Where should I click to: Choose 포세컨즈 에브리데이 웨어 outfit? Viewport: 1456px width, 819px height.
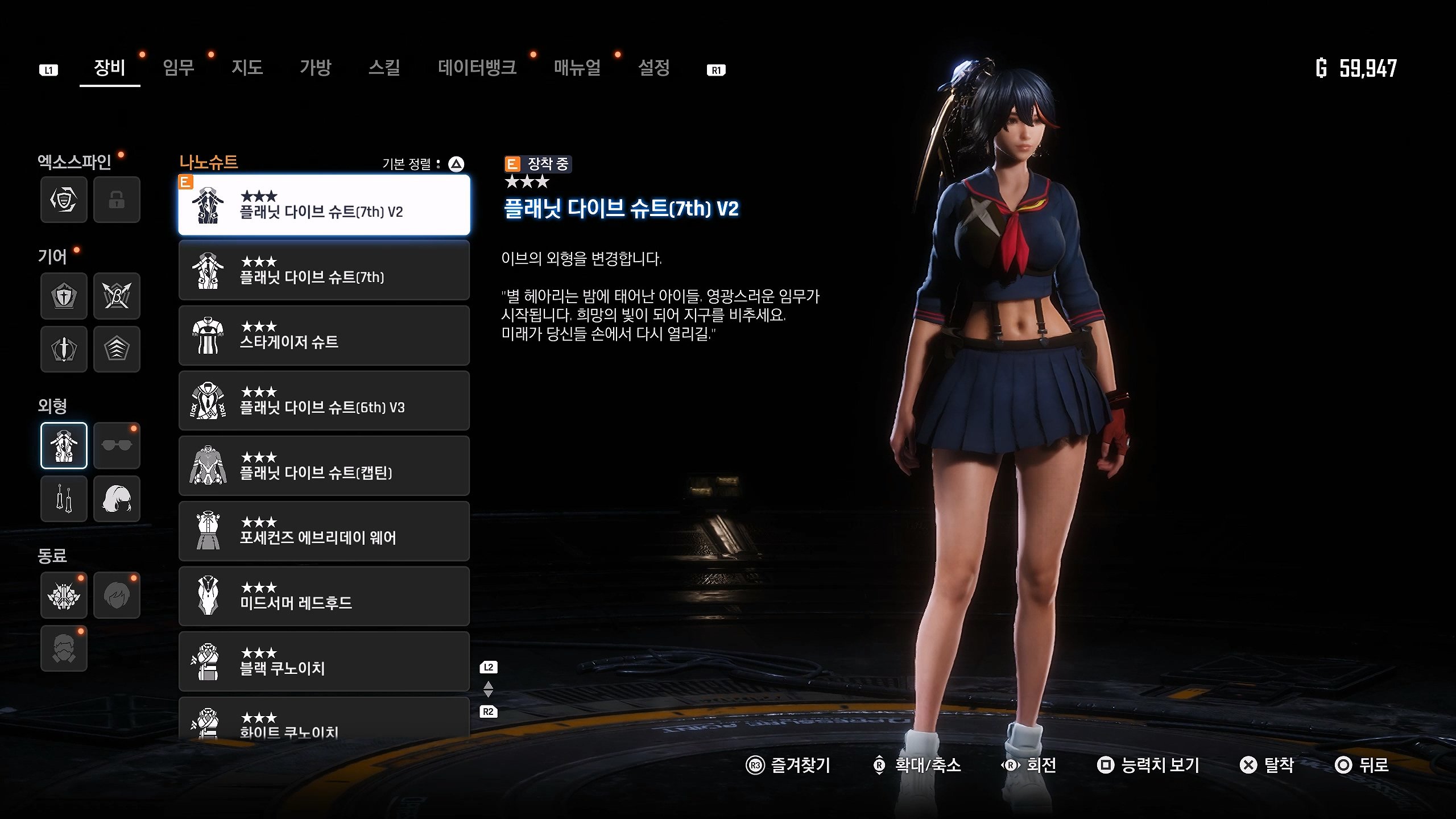(x=324, y=531)
